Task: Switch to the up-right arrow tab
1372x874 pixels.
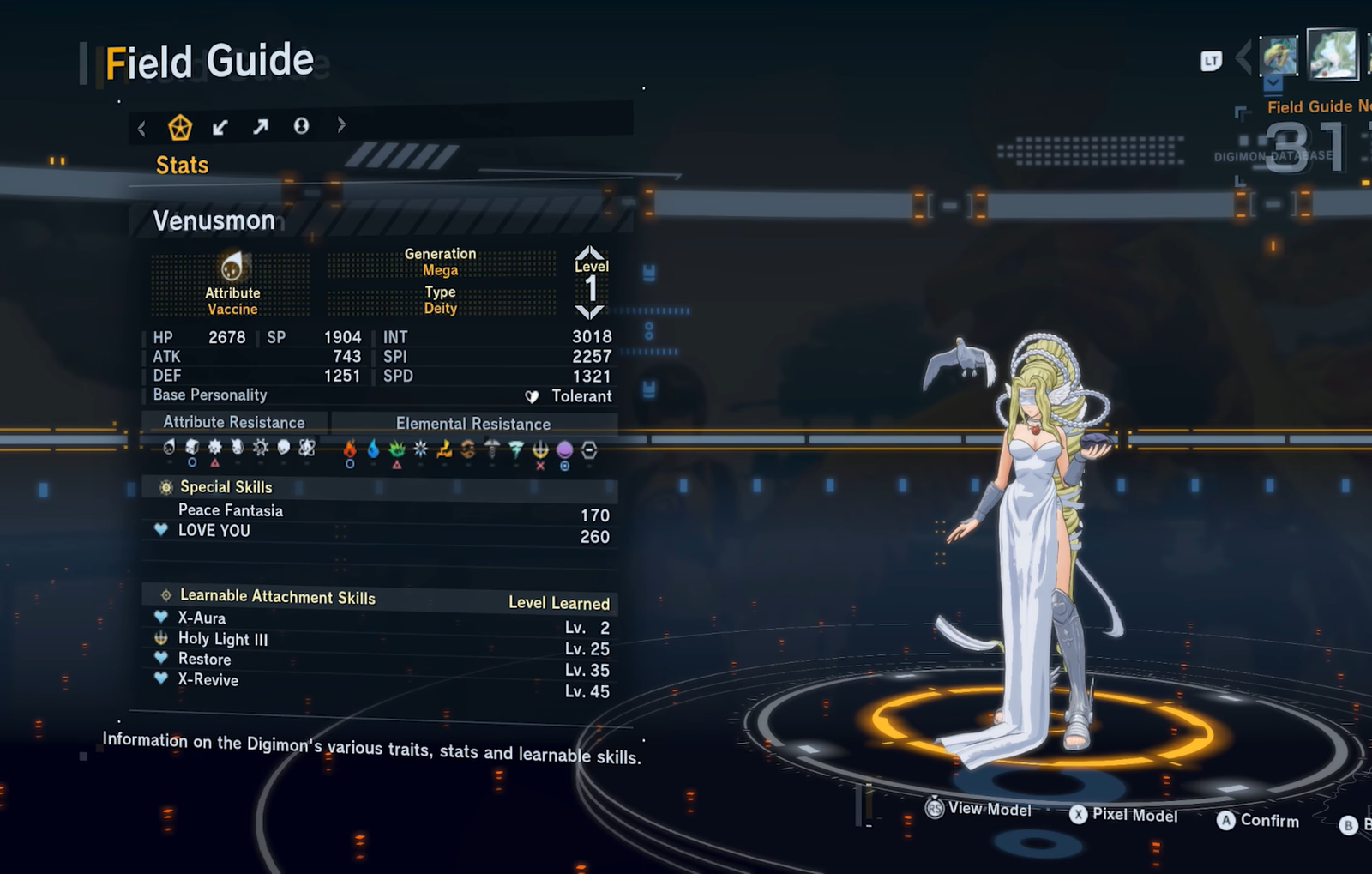Action: point(261,127)
